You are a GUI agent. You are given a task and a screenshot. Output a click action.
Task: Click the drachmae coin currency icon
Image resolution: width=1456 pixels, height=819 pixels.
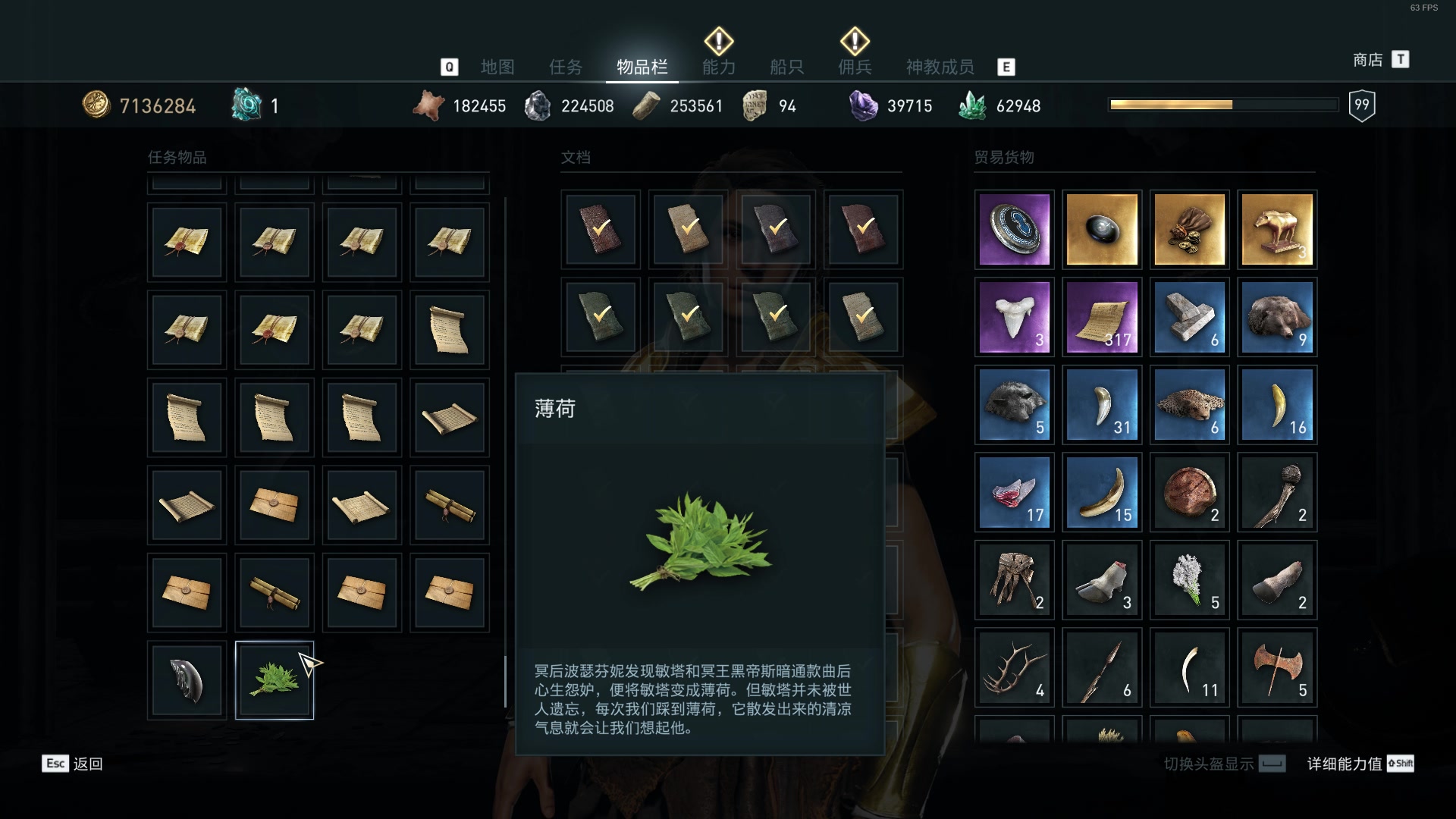[97, 104]
